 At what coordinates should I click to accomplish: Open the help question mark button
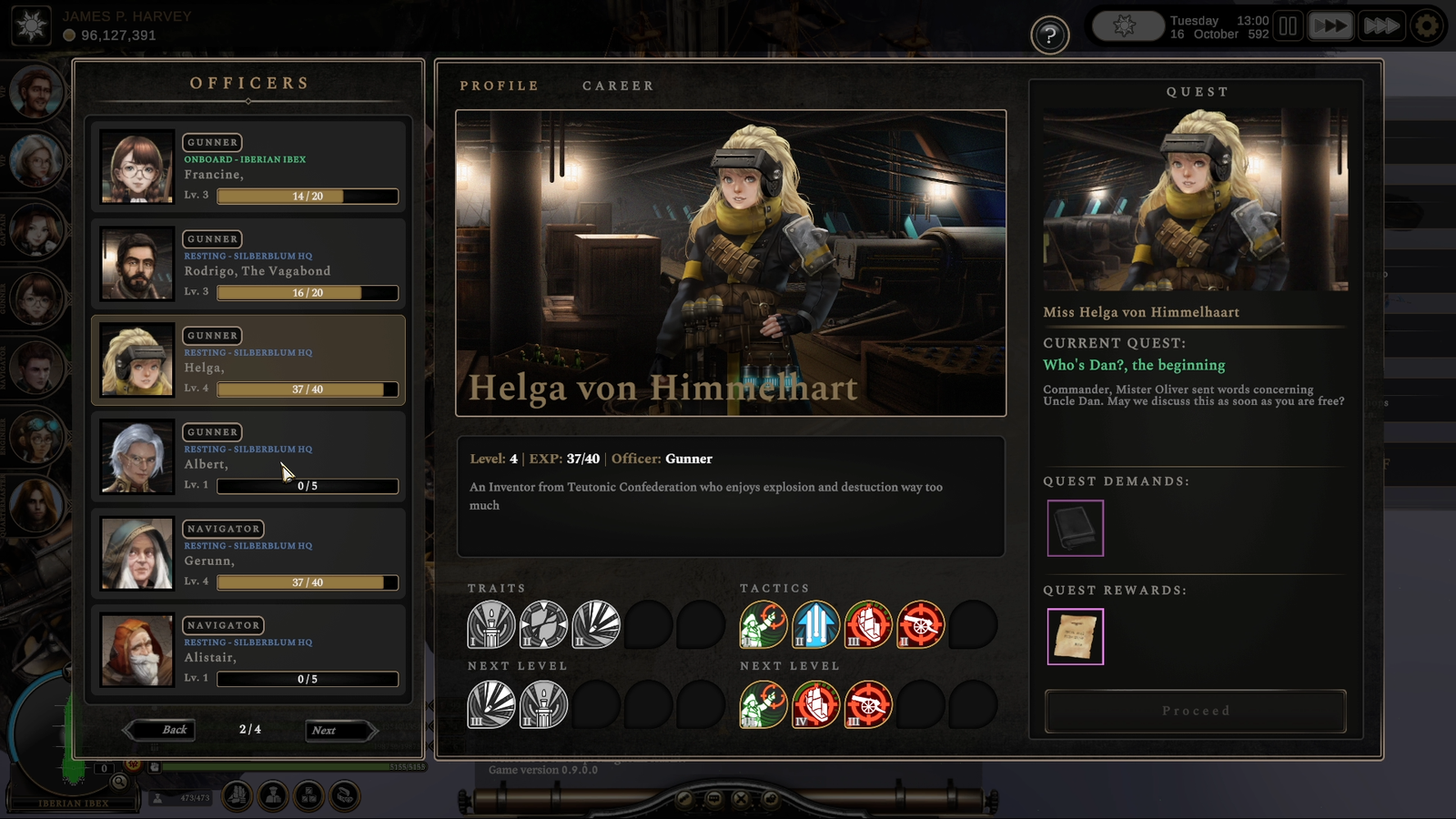[1049, 35]
